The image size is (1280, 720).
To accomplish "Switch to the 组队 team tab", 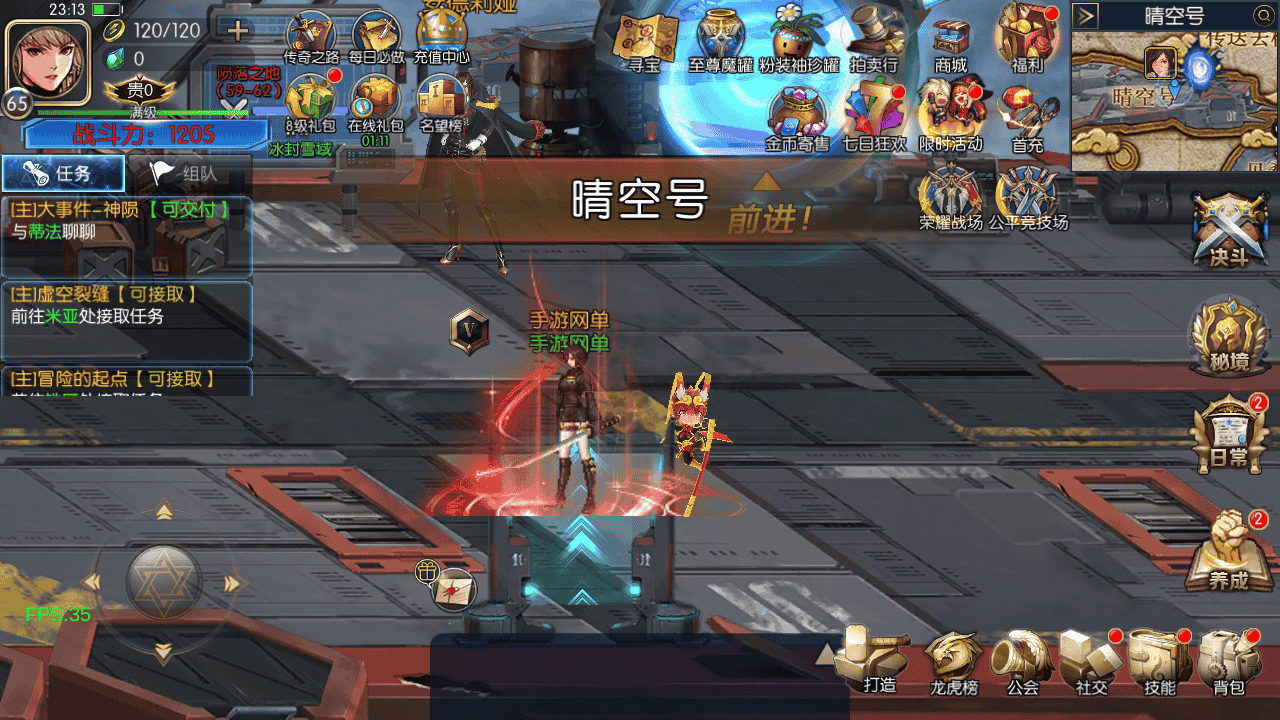I will point(190,173).
